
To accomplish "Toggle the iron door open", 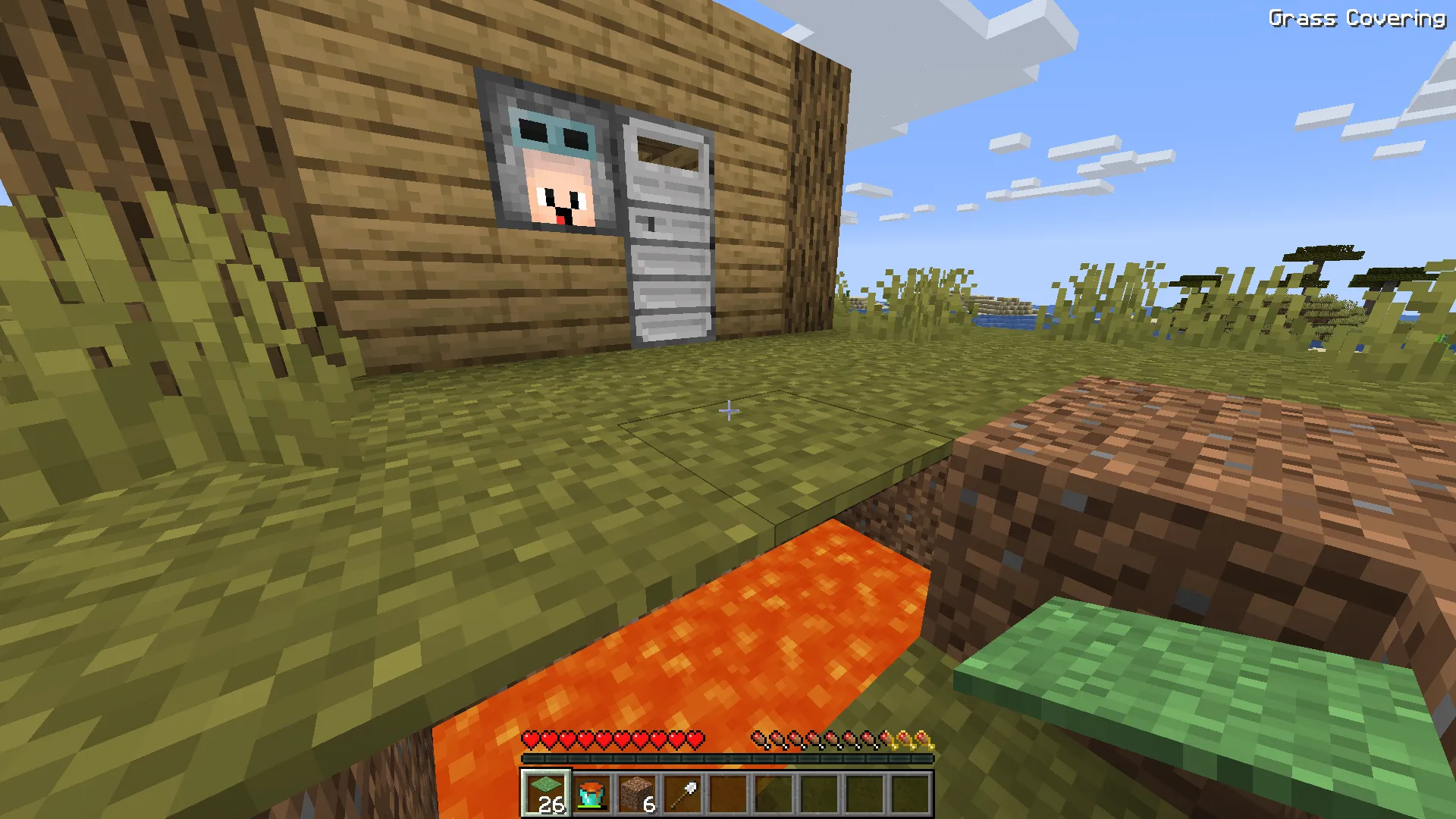I will pyautogui.click(x=666, y=227).
